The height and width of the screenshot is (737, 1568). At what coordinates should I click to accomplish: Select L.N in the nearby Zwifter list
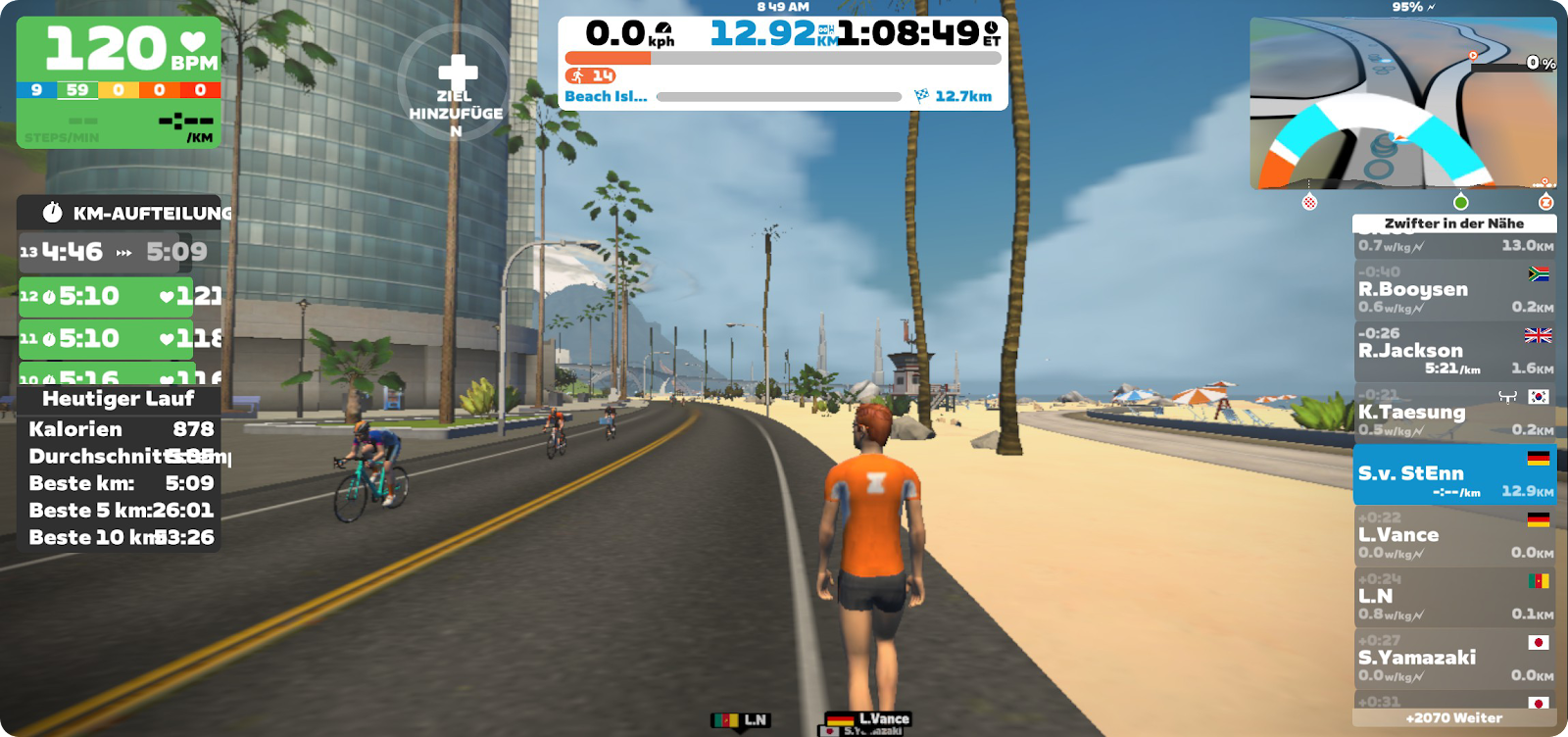click(x=1454, y=597)
